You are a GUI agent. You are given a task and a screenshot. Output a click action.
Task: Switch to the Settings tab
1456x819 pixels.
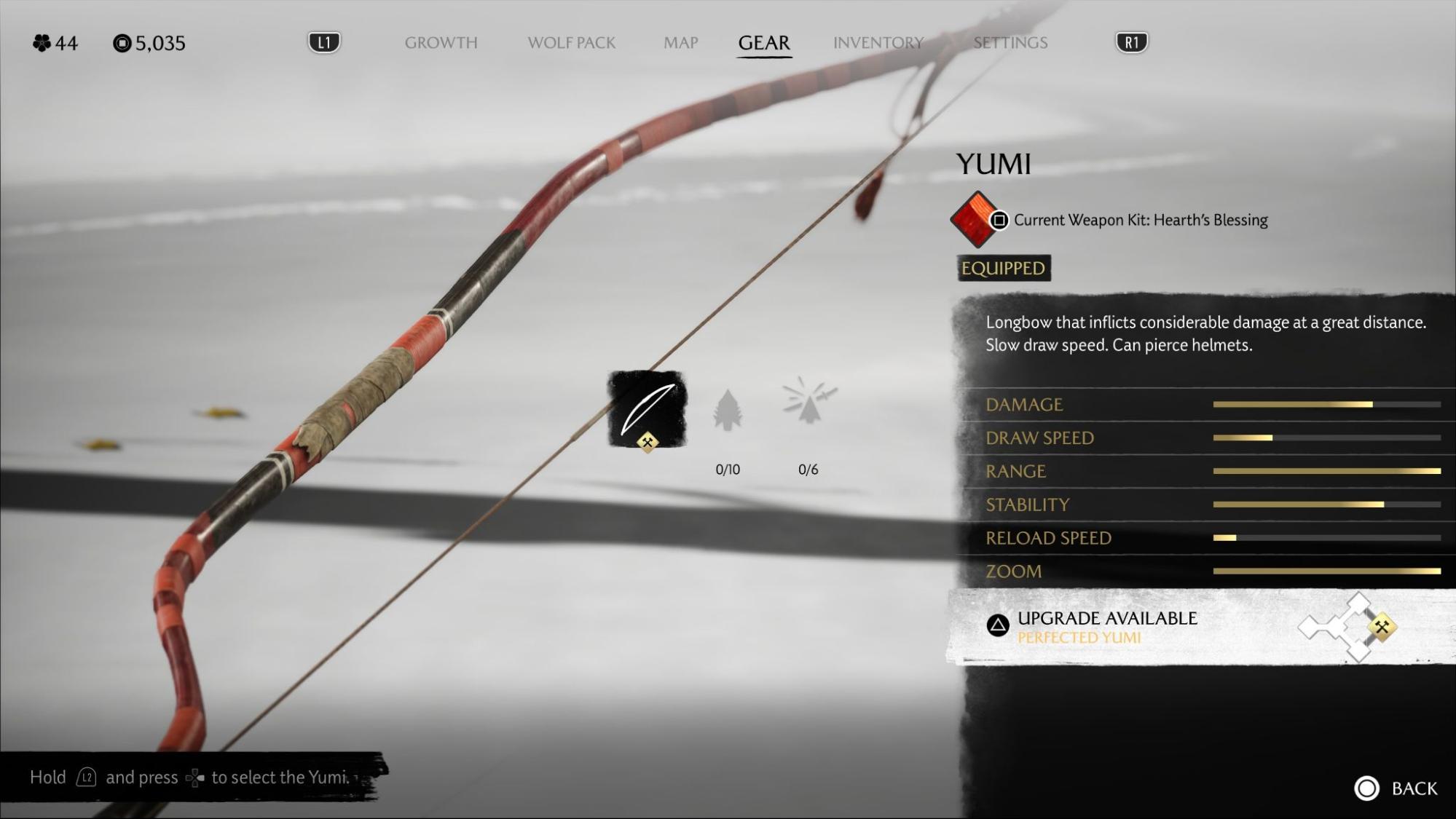(1010, 43)
